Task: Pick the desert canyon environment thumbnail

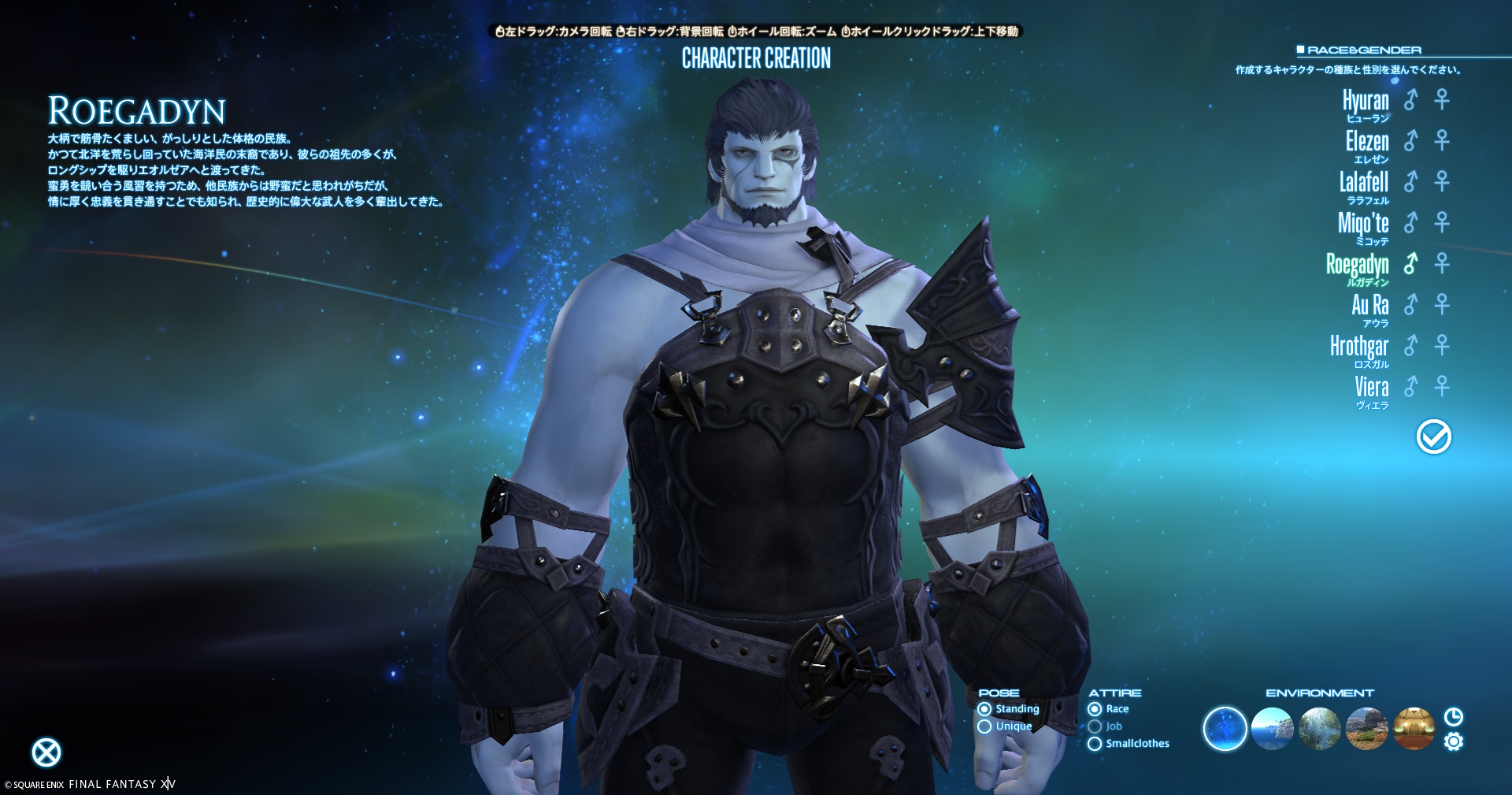Action: coord(1366,729)
